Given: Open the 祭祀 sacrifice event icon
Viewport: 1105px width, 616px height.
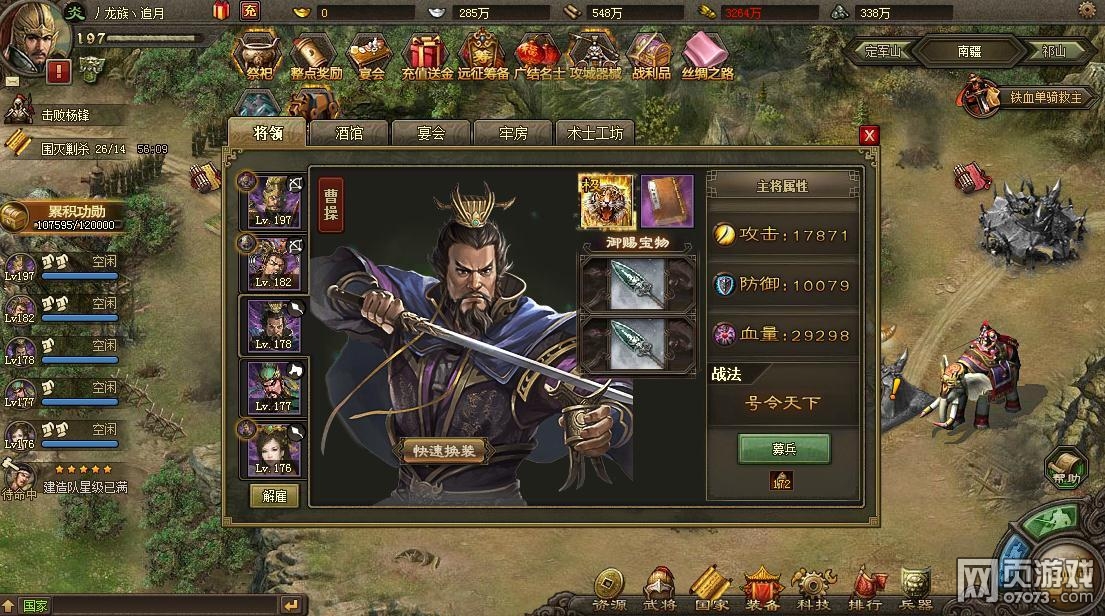Looking at the screenshot, I should tap(260, 56).
